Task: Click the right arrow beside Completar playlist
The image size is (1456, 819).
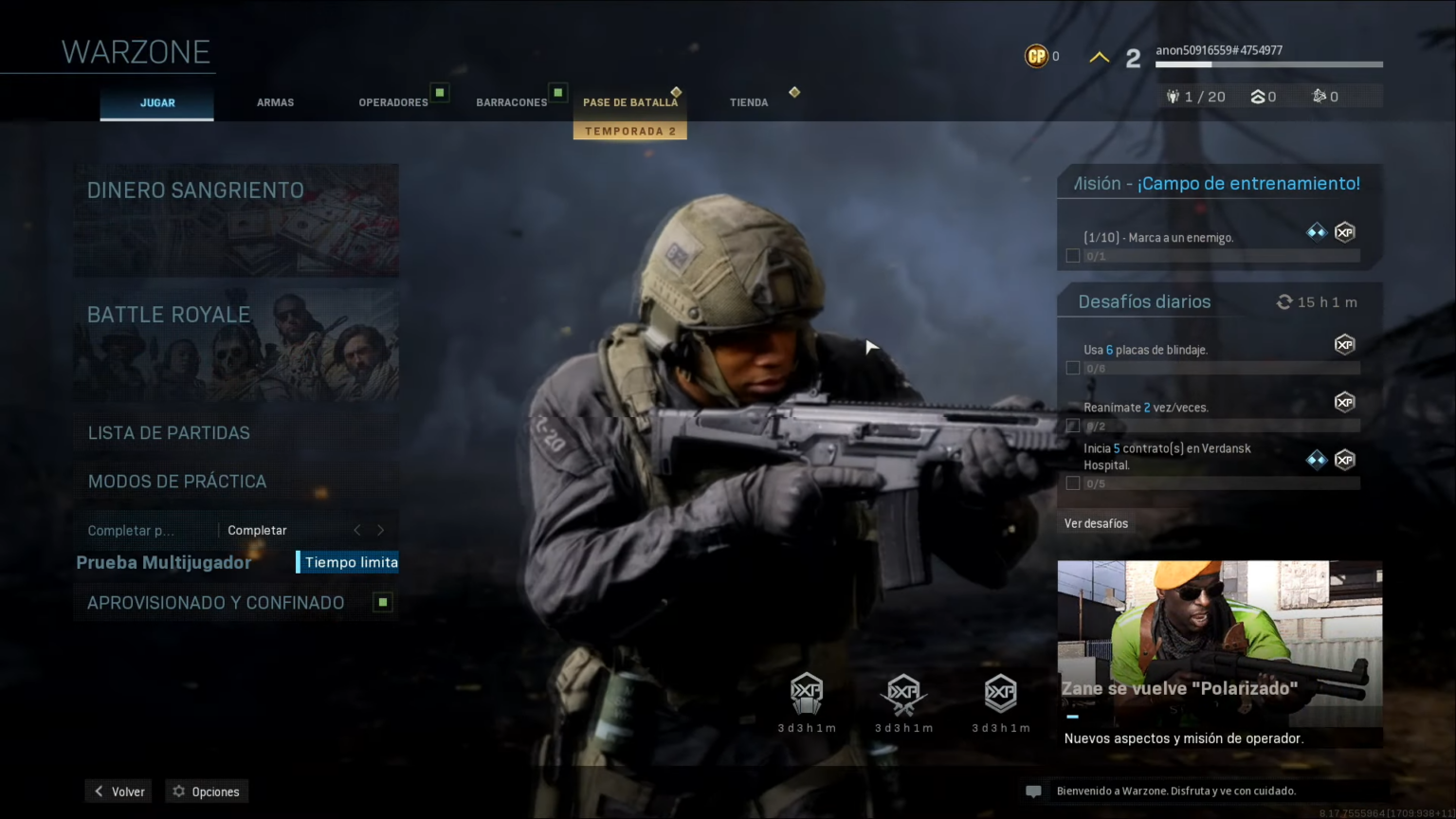Action: [x=380, y=530]
